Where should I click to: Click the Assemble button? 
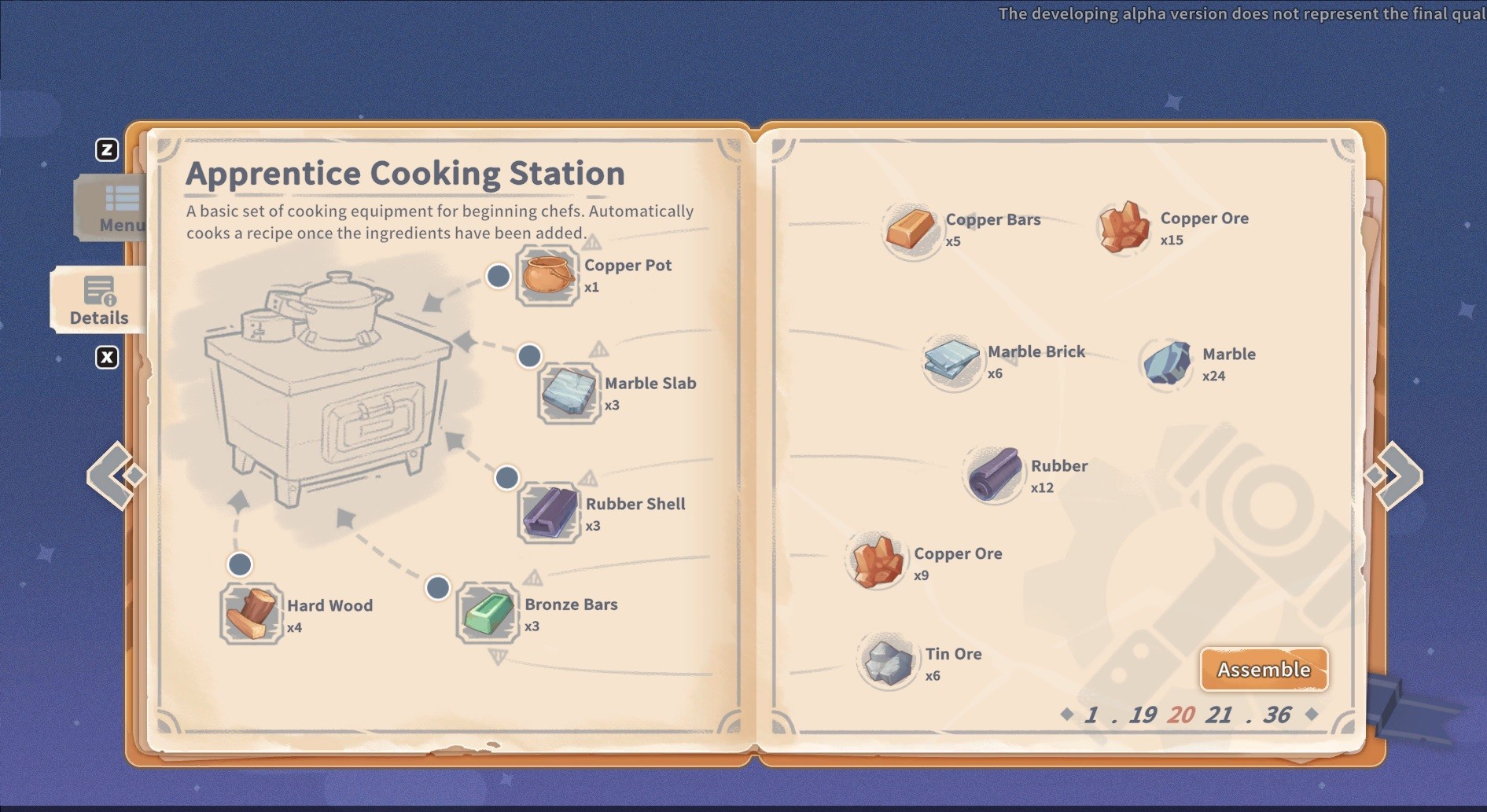[1264, 669]
